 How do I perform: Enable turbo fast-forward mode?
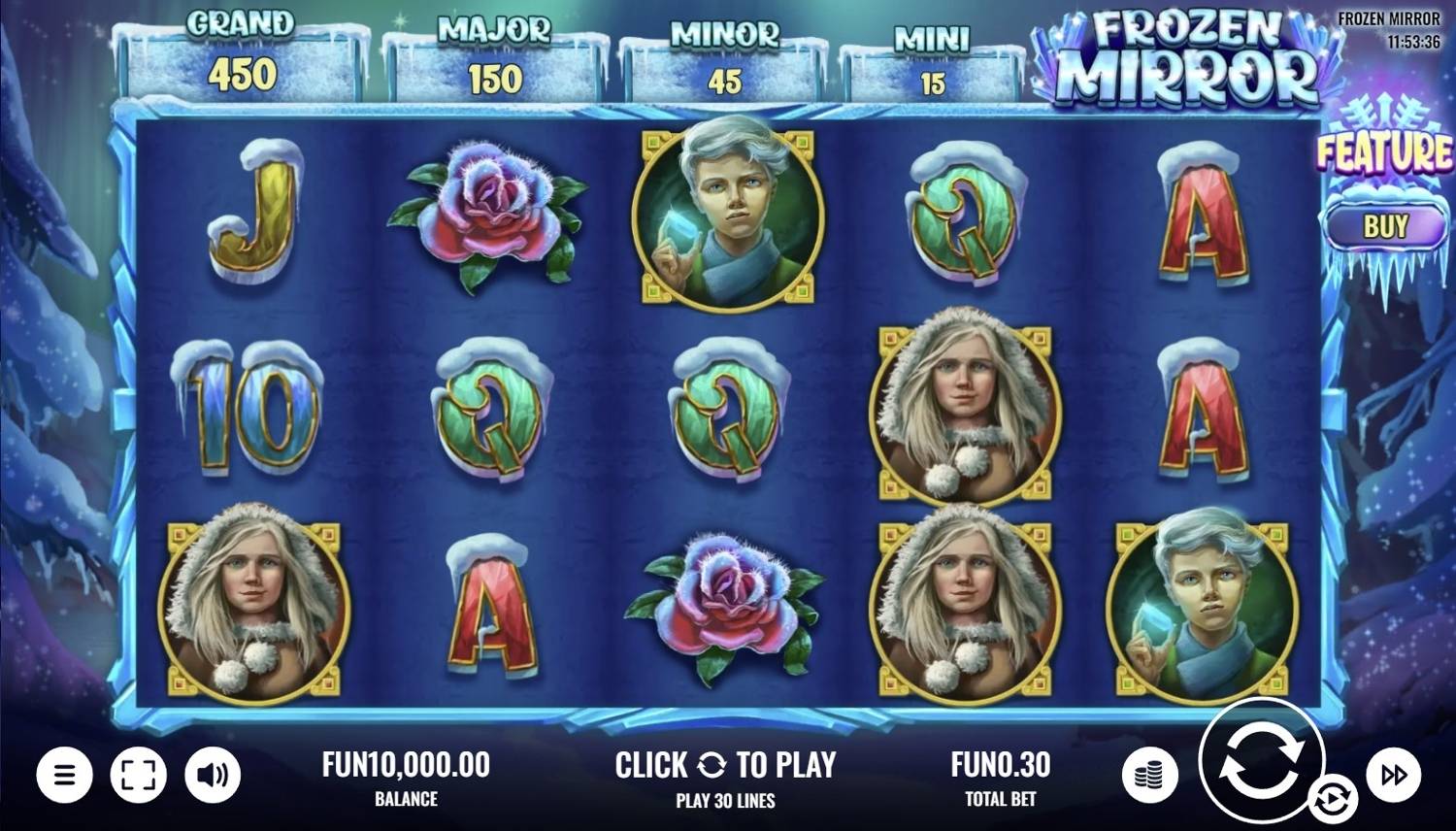1394,775
